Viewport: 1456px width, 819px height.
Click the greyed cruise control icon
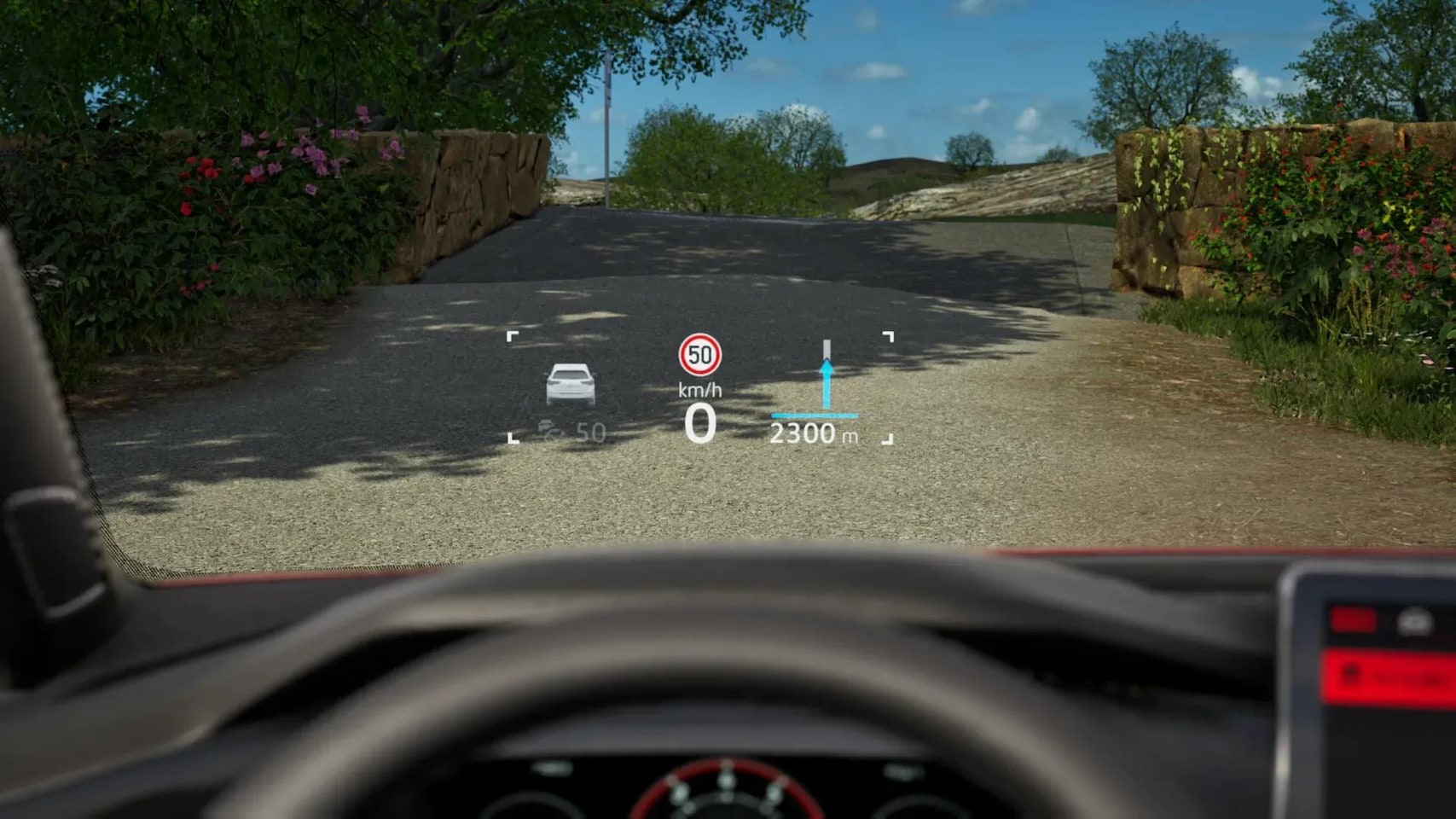551,432
